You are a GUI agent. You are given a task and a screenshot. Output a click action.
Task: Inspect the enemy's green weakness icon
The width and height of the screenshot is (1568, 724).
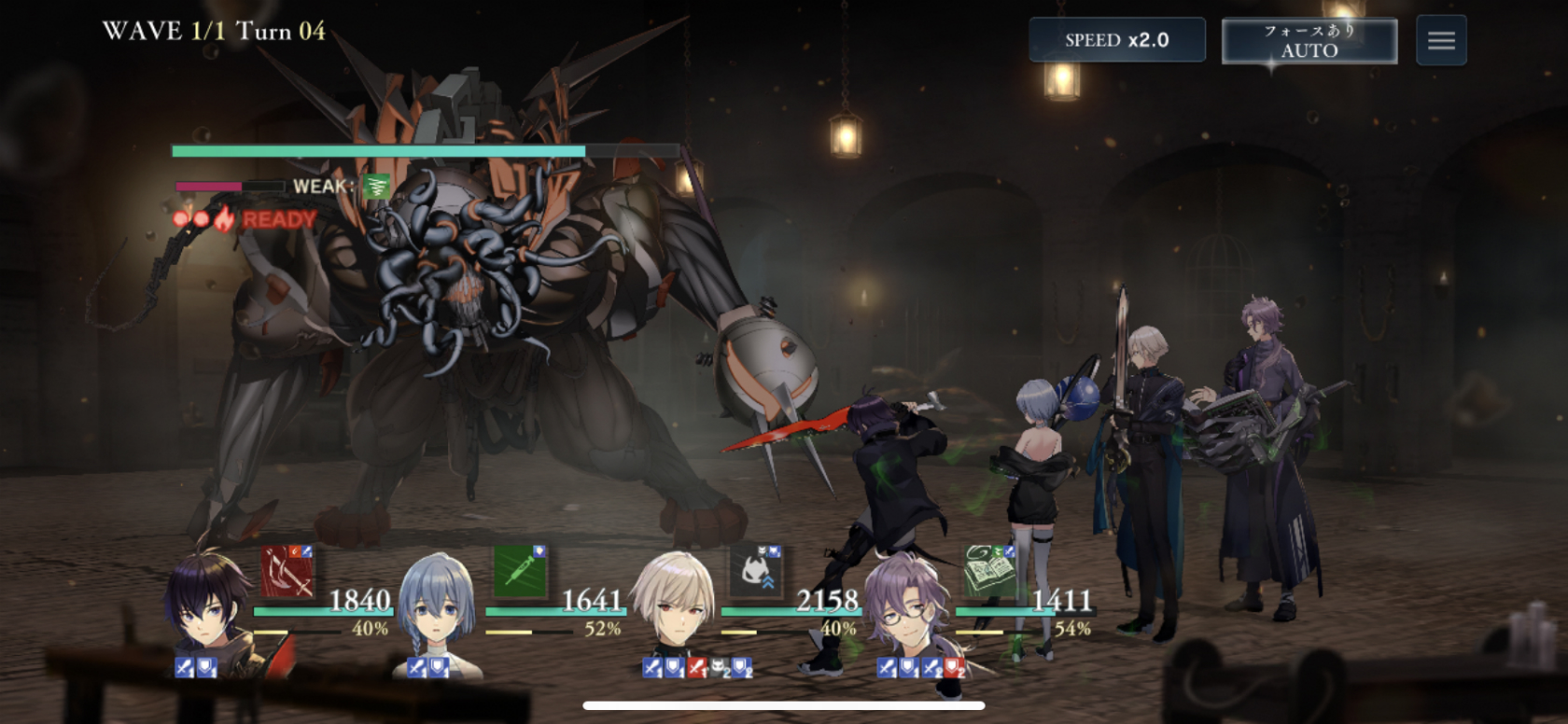point(376,187)
